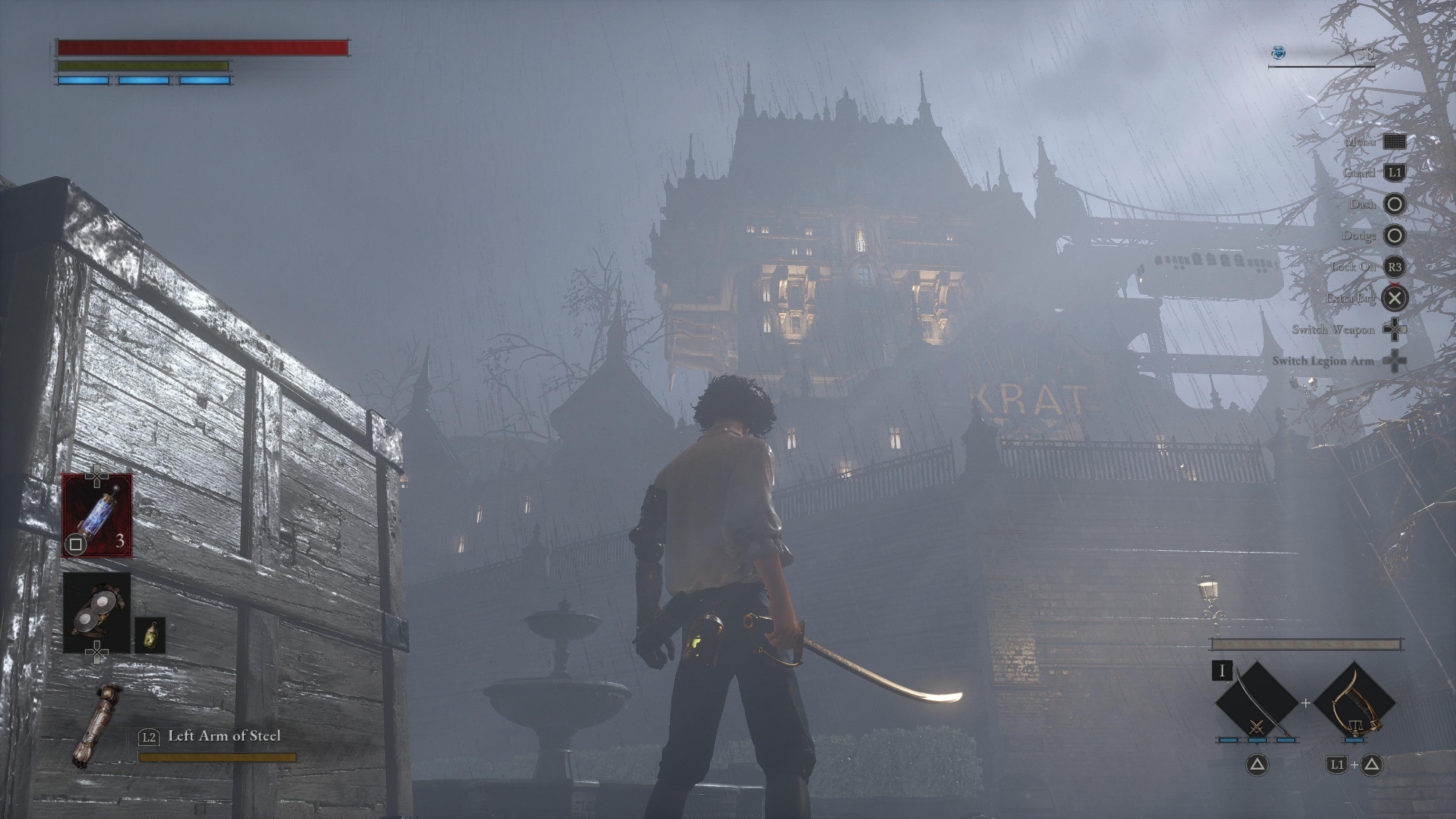Click the weapon slot number I badge

[x=1222, y=670]
